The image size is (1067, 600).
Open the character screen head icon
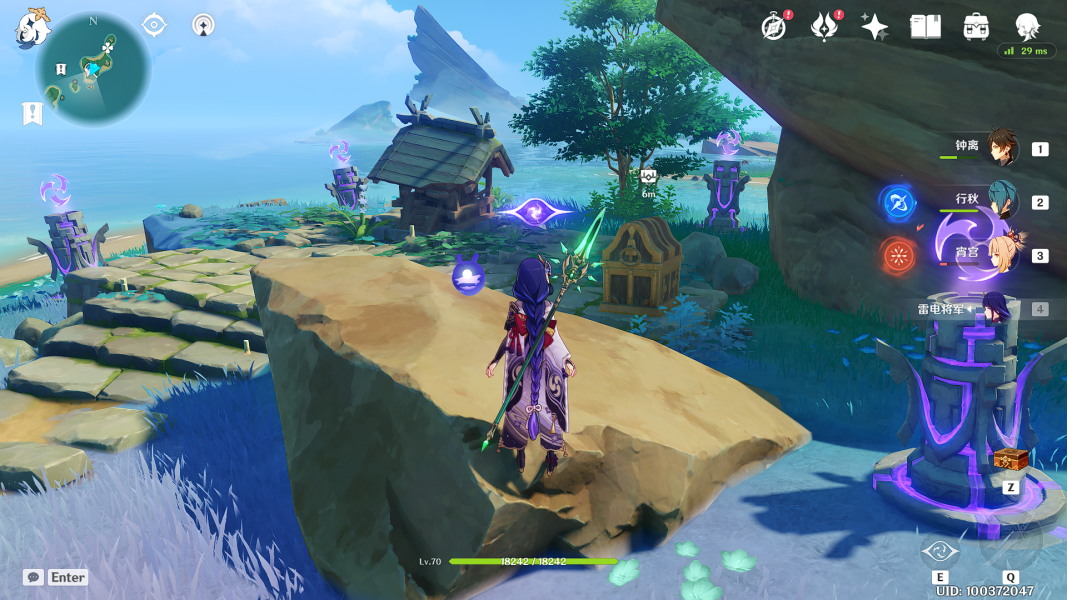click(1027, 26)
